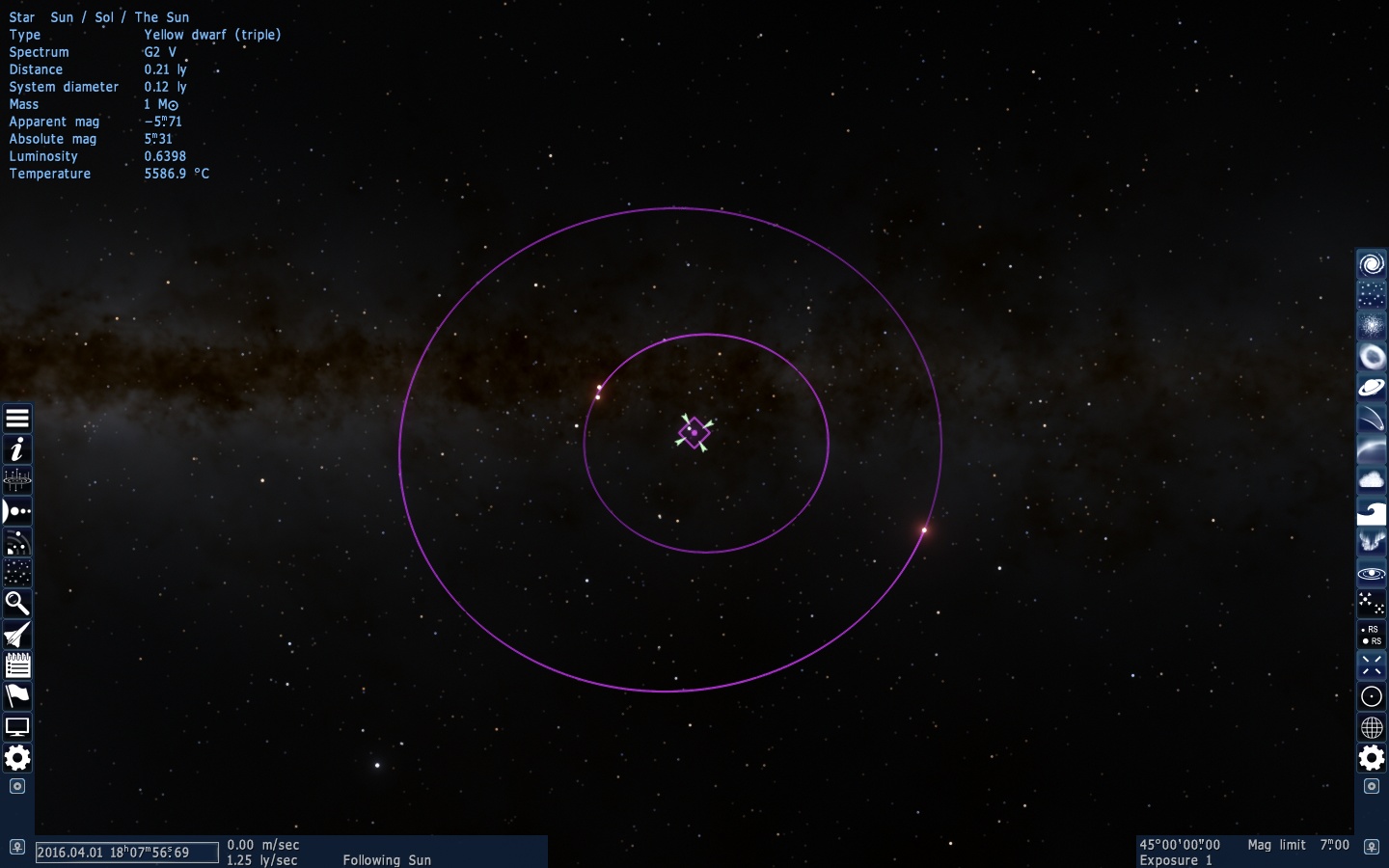Screen dimensions: 1389x868
Task: Open the planetary system browser icon
Action: pyautogui.click(x=17, y=511)
